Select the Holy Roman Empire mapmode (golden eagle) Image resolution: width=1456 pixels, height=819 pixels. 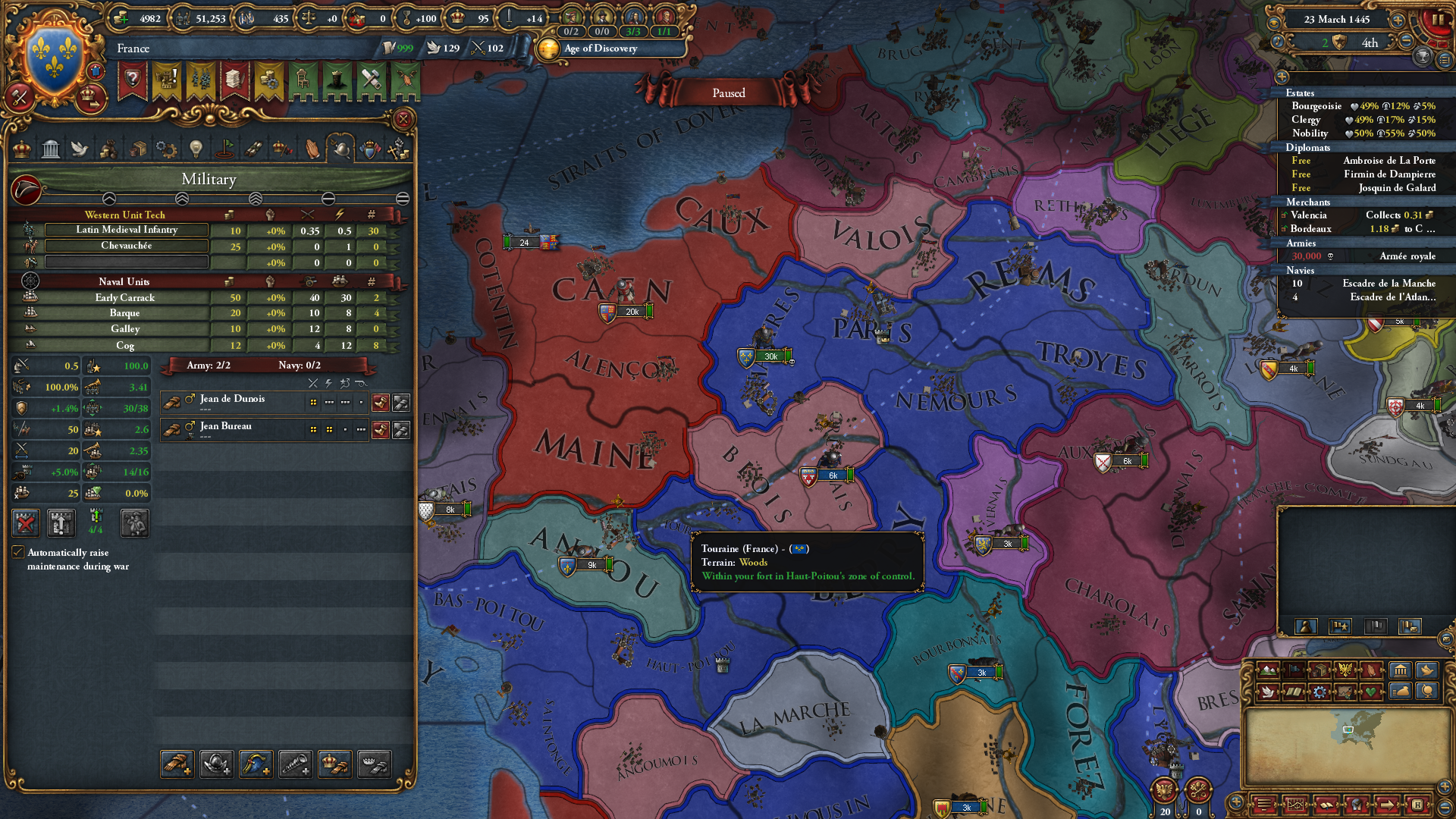click(x=1346, y=670)
